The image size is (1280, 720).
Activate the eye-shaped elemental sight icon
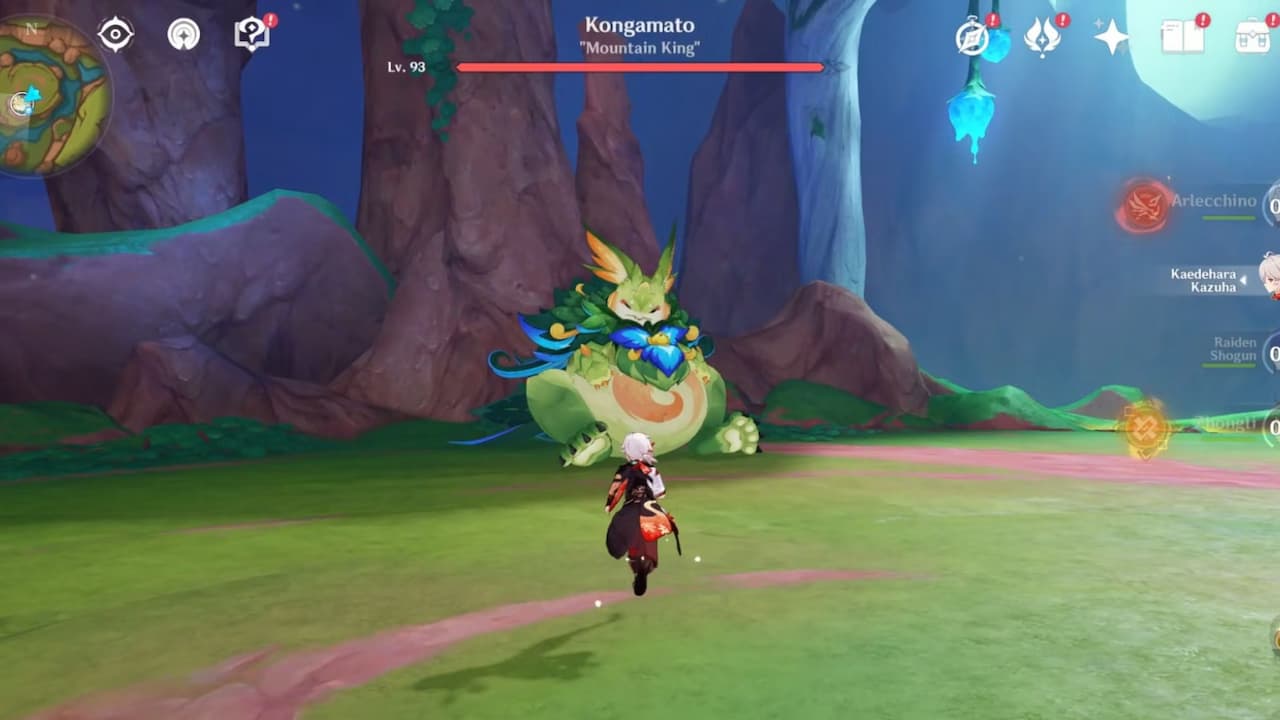[116, 35]
